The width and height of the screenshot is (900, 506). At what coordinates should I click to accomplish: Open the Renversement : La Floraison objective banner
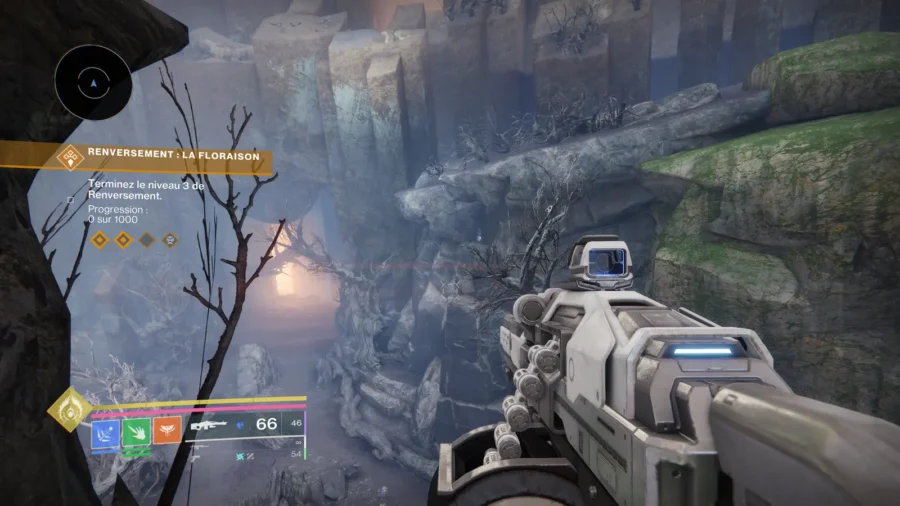pos(170,156)
